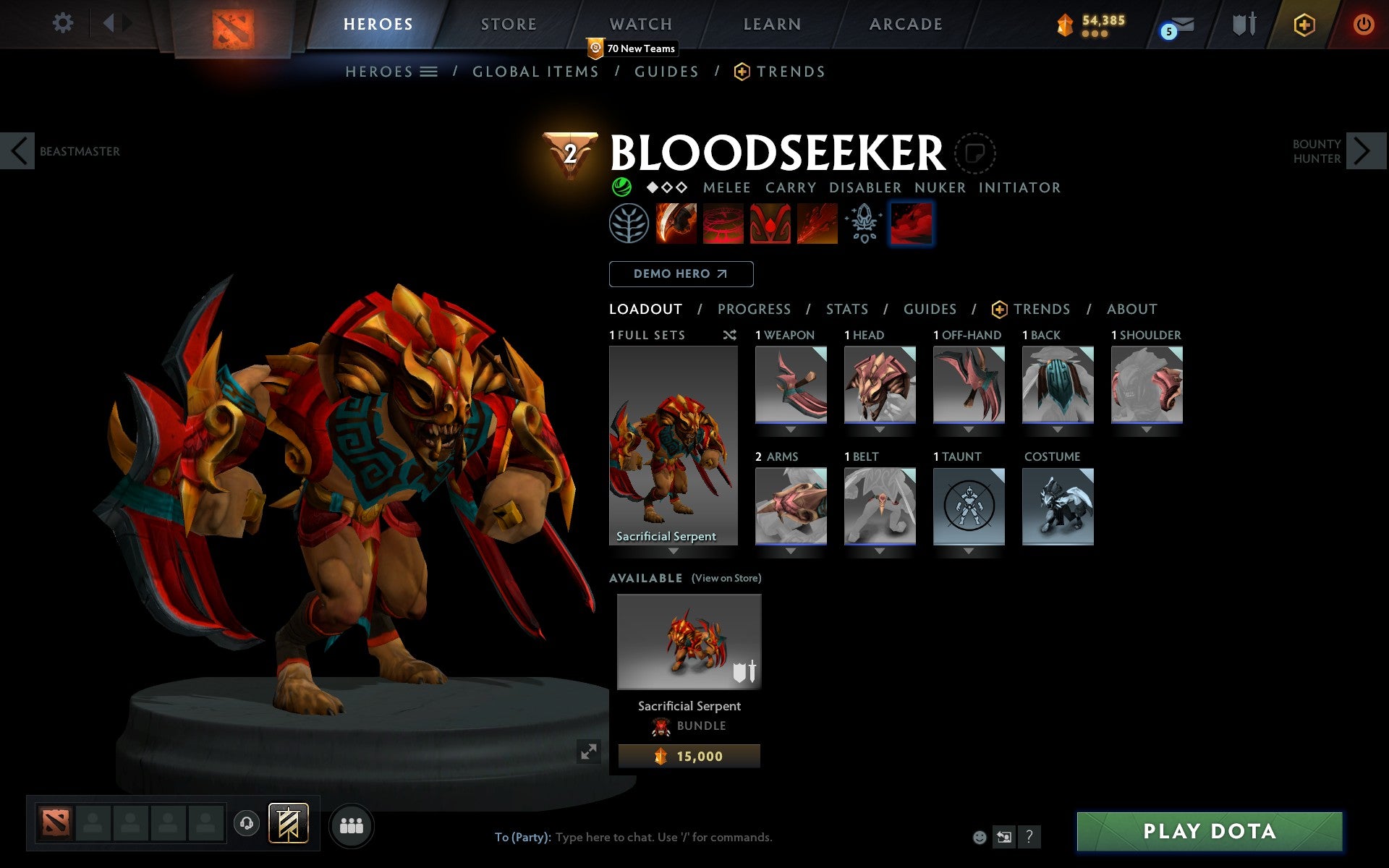The width and height of the screenshot is (1389, 868).
Task: Switch to the Progress tab
Action: coord(754,309)
